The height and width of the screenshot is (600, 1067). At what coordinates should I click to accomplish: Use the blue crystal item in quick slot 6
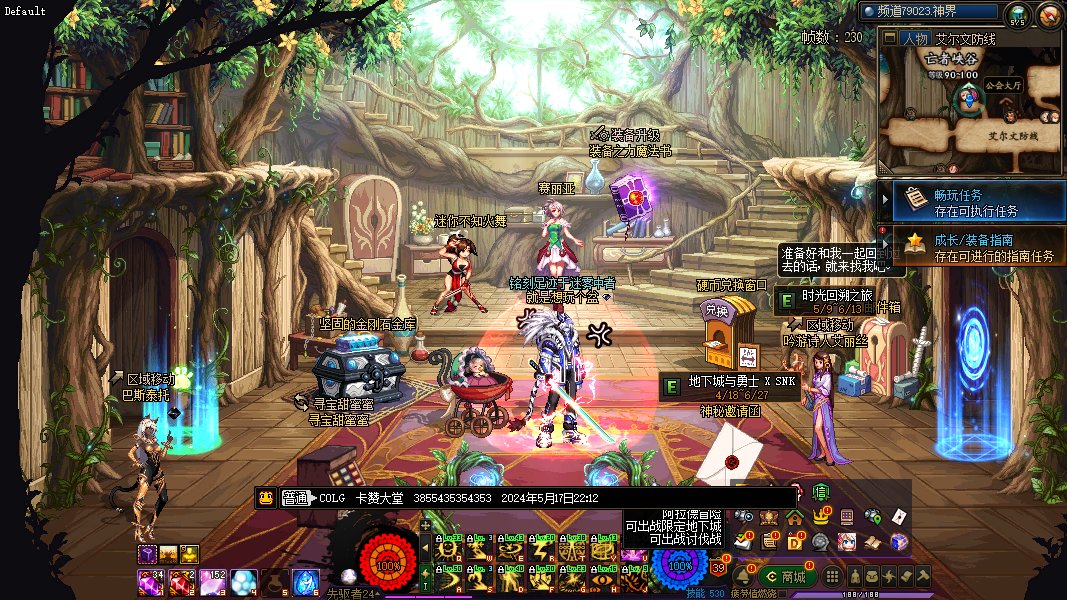coord(305,580)
